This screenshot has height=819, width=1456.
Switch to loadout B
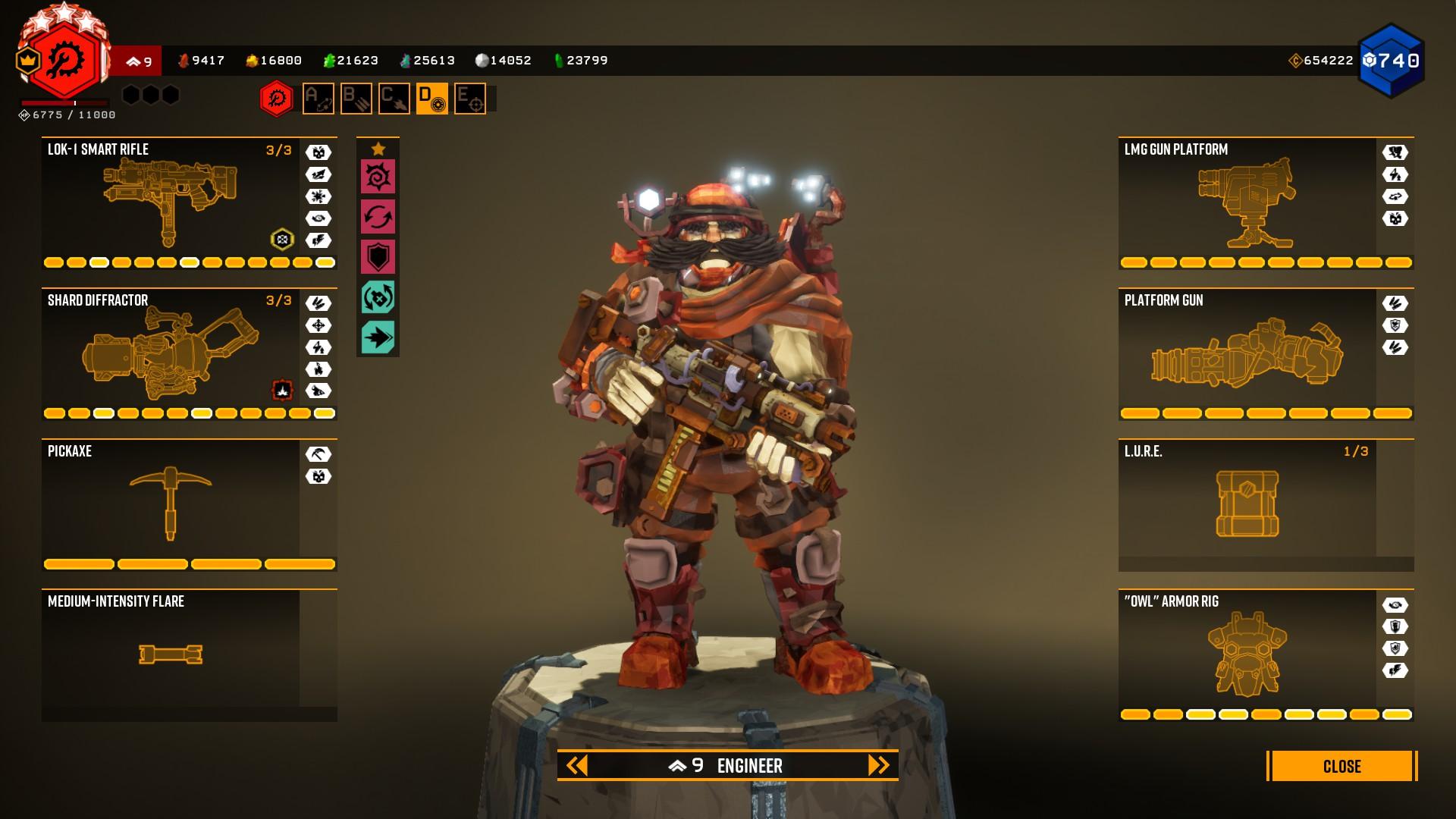tap(356, 99)
